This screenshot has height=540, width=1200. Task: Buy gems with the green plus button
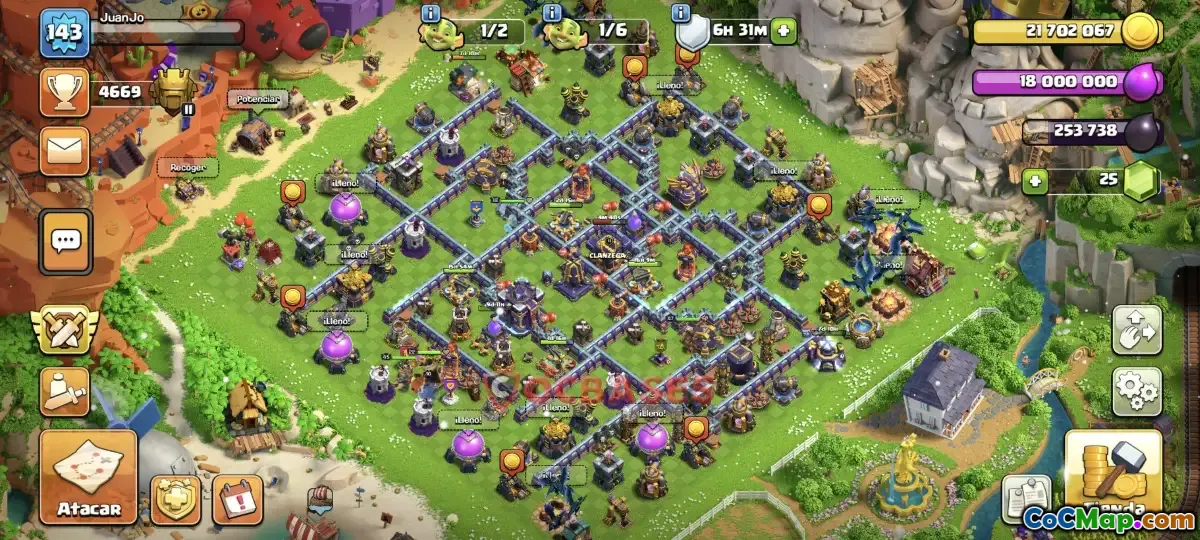coord(1036,181)
